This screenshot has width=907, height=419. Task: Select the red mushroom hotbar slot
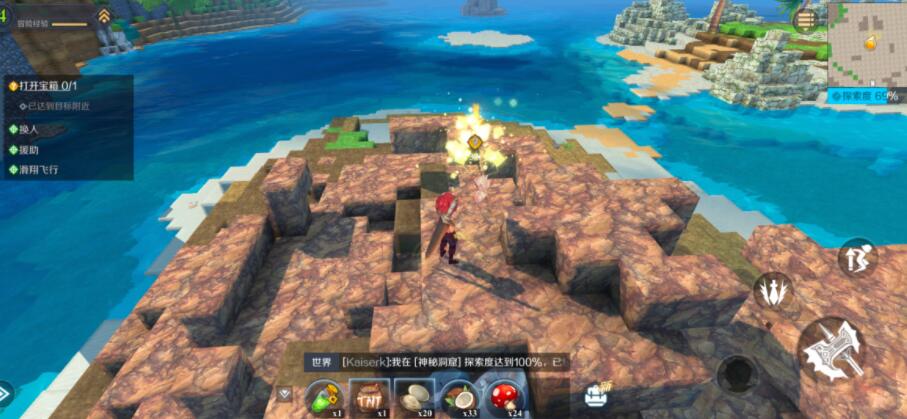coord(507,396)
